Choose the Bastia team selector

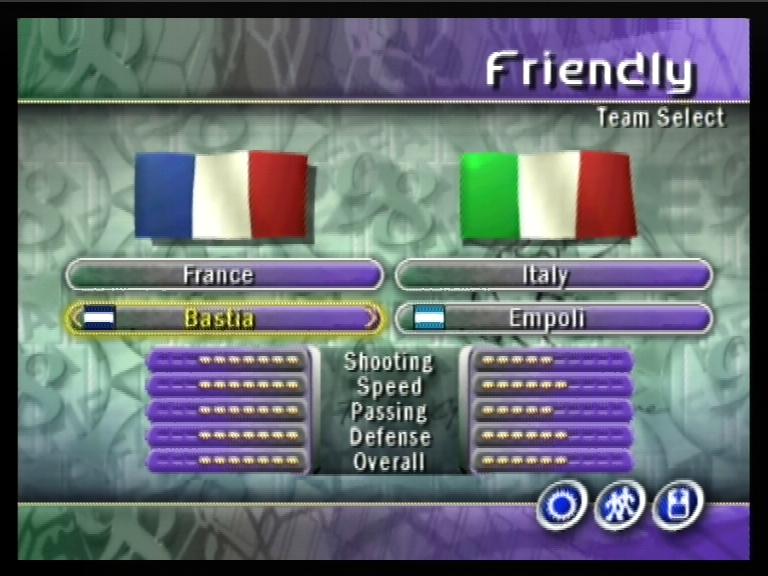(x=222, y=319)
